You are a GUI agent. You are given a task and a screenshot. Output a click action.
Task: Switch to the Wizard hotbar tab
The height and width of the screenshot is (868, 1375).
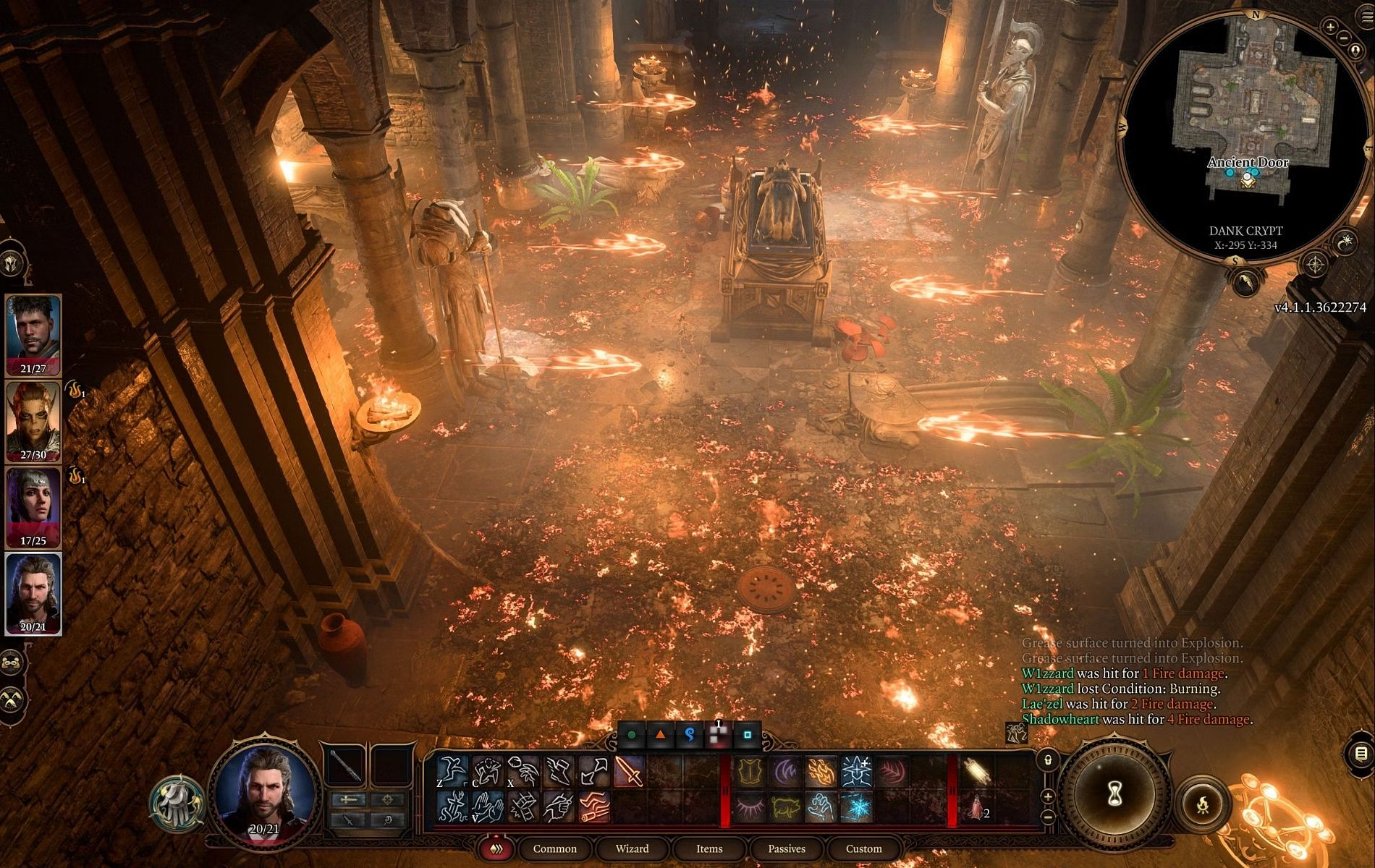tap(632, 848)
